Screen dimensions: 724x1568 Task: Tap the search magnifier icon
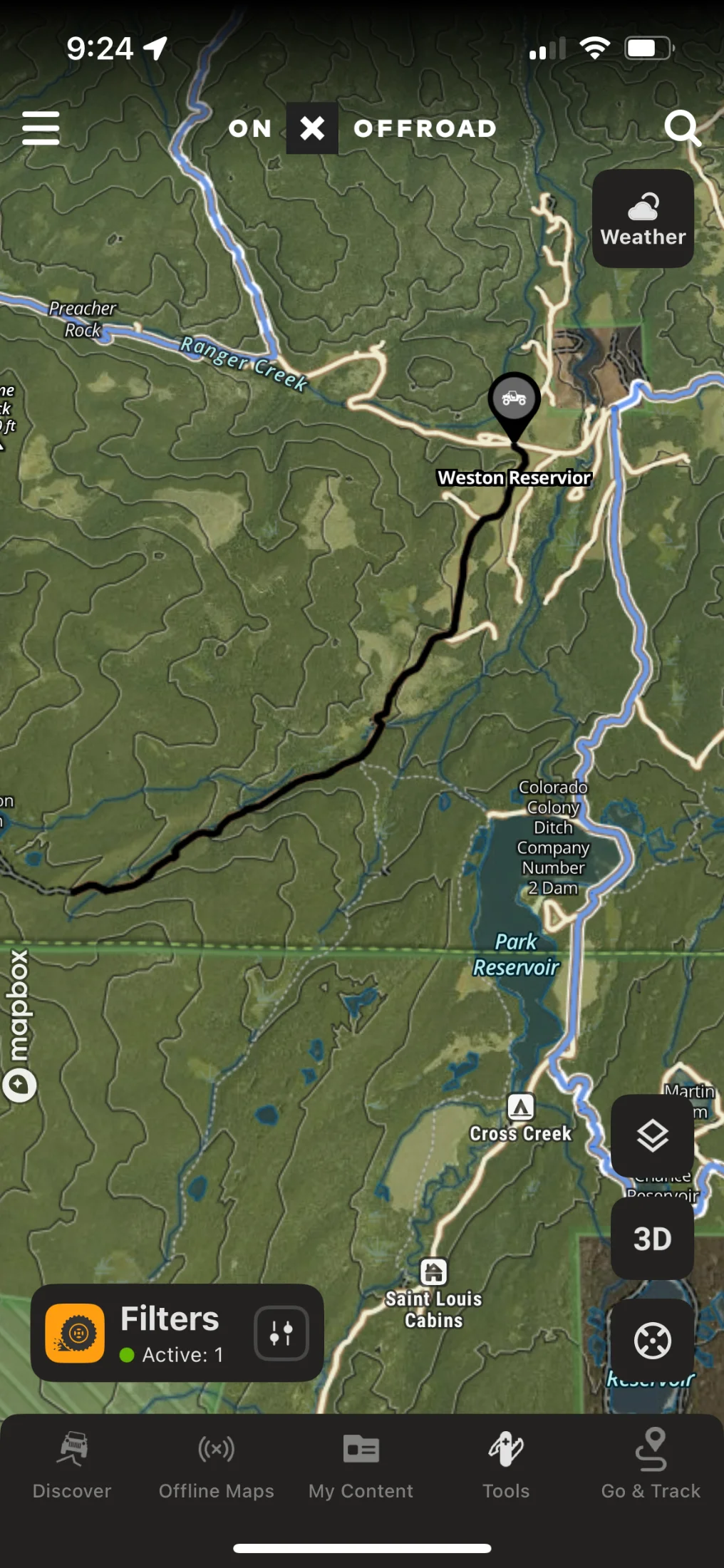(682, 128)
